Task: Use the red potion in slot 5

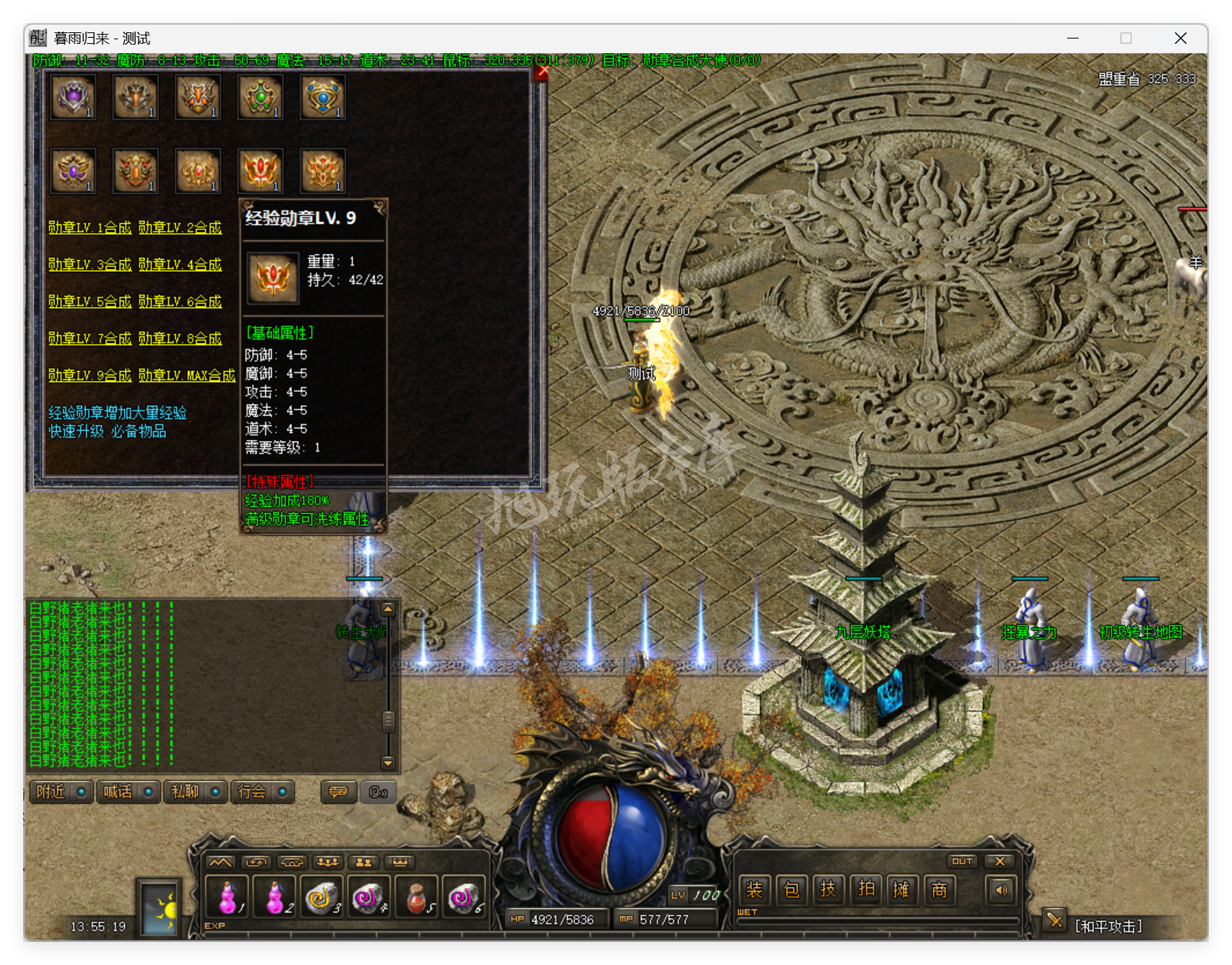Action: tap(417, 896)
